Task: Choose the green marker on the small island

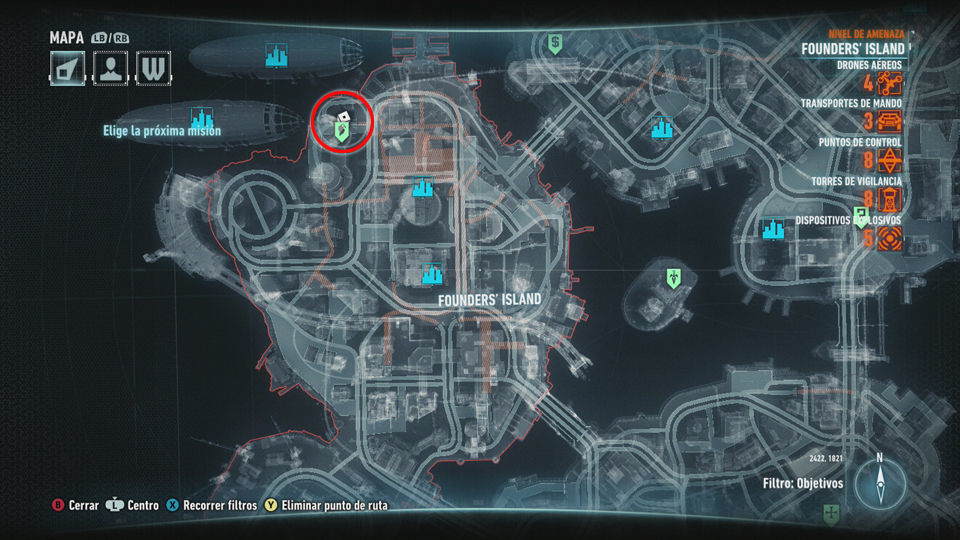Action: 675,276
